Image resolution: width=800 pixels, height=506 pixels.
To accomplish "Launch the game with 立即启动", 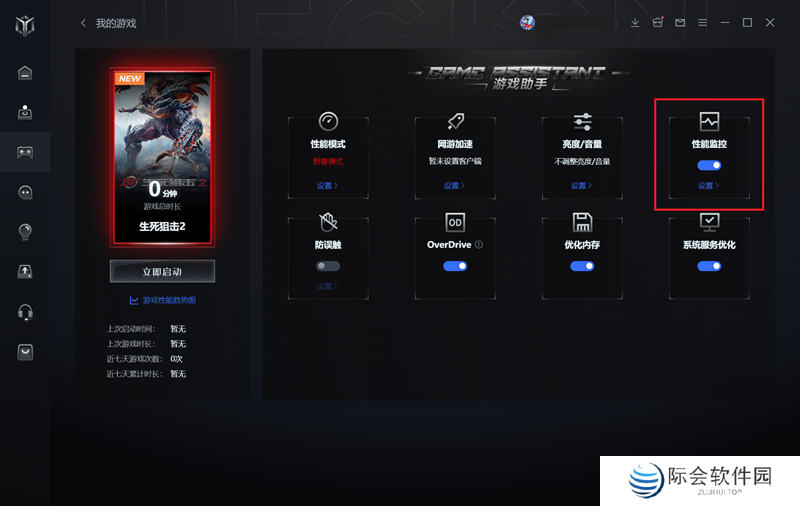I will (x=162, y=271).
